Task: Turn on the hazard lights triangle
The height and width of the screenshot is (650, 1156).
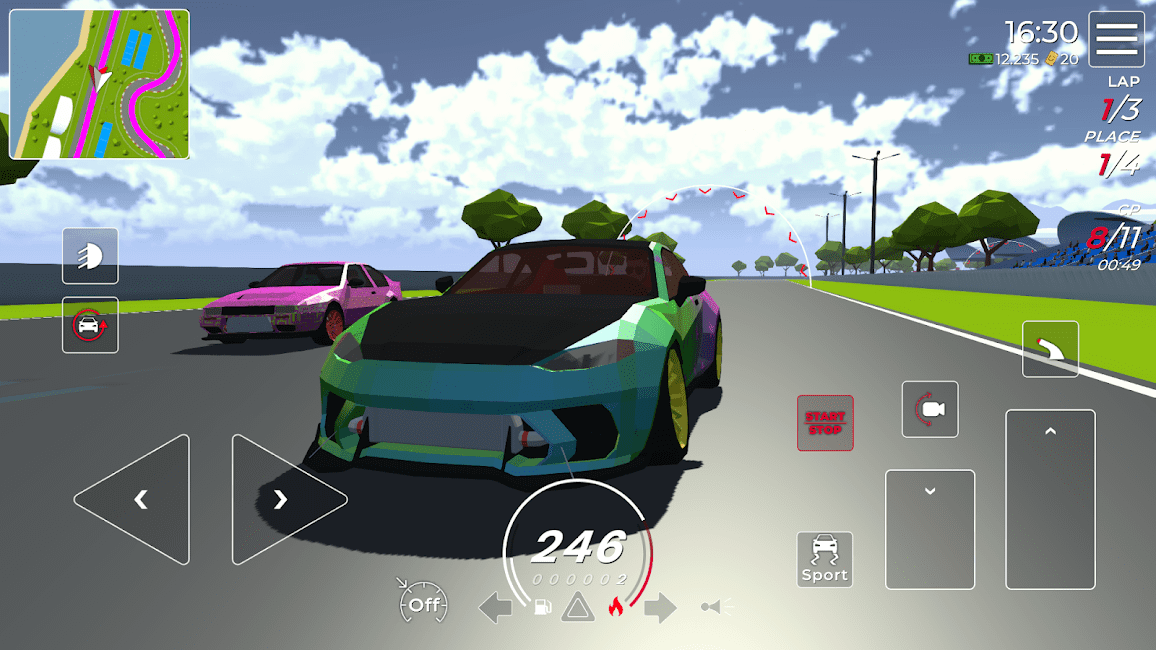Action: (x=577, y=607)
